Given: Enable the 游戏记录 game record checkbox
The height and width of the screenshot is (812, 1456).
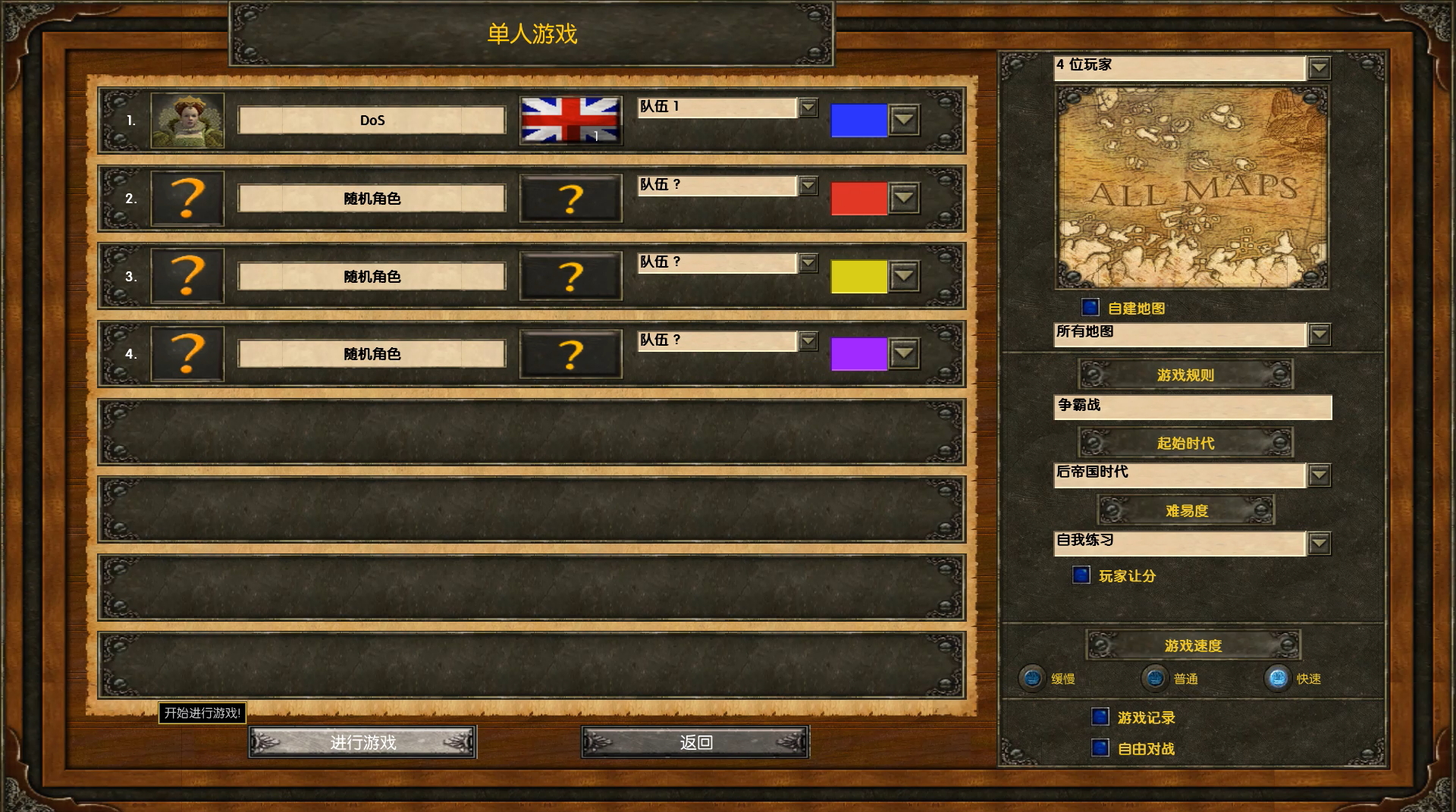Looking at the screenshot, I should click(1100, 716).
